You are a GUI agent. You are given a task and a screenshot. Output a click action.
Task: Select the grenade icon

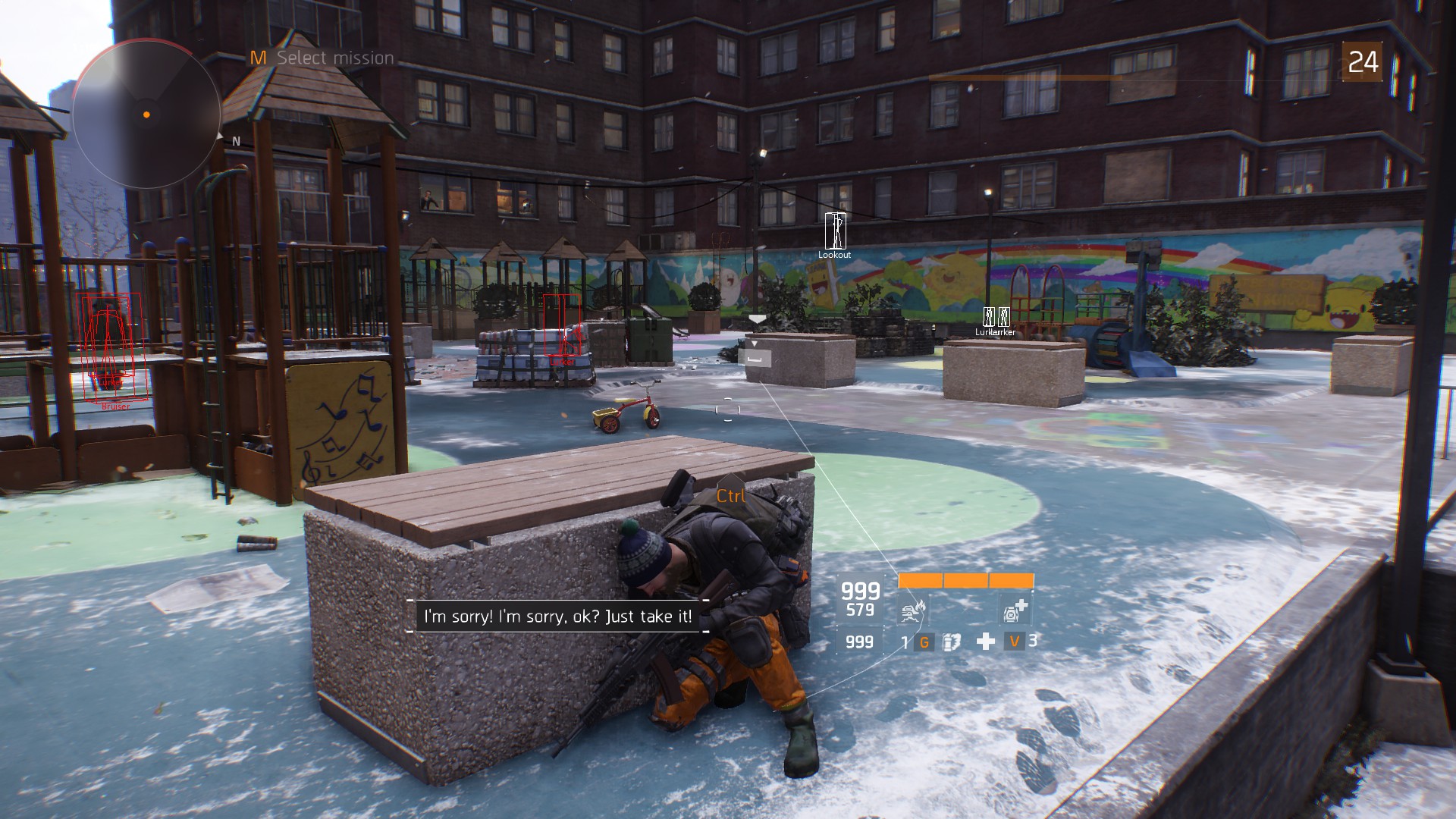point(951,642)
